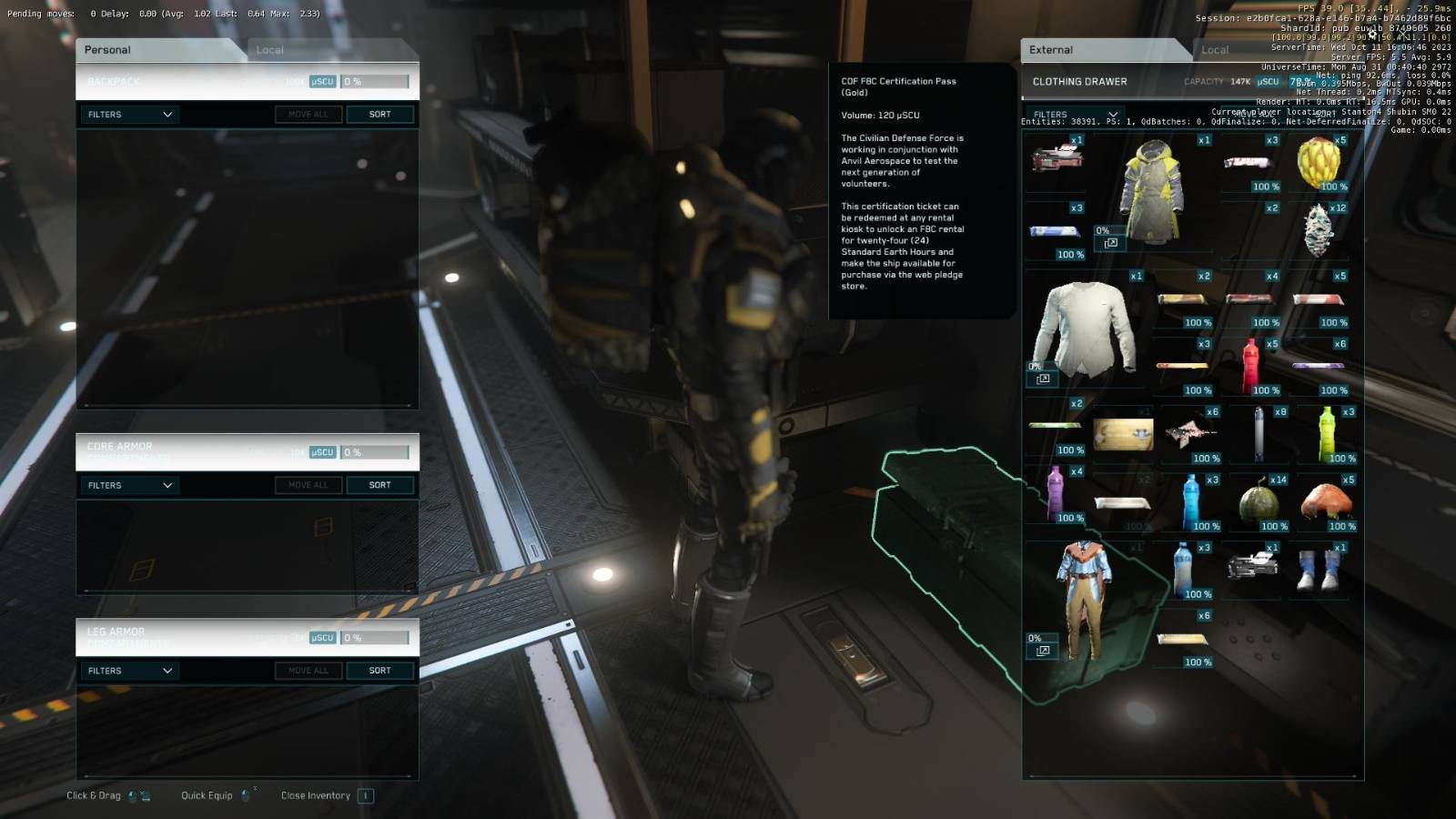The width and height of the screenshot is (1456, 819).
Task: Select the yellow spiky fruit stack
Action: [1318, 161]
